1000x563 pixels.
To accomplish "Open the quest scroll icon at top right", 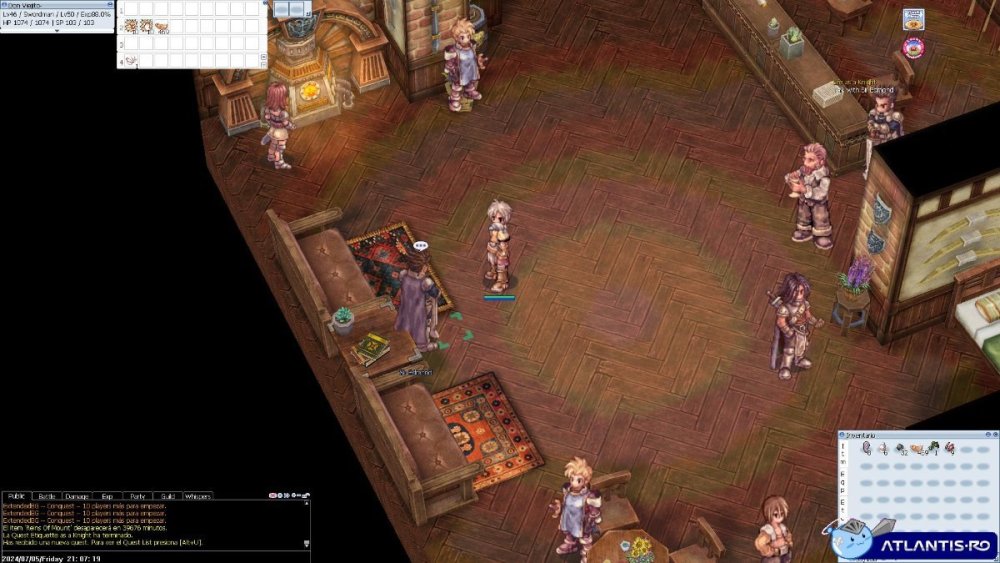I will [913, 19].
